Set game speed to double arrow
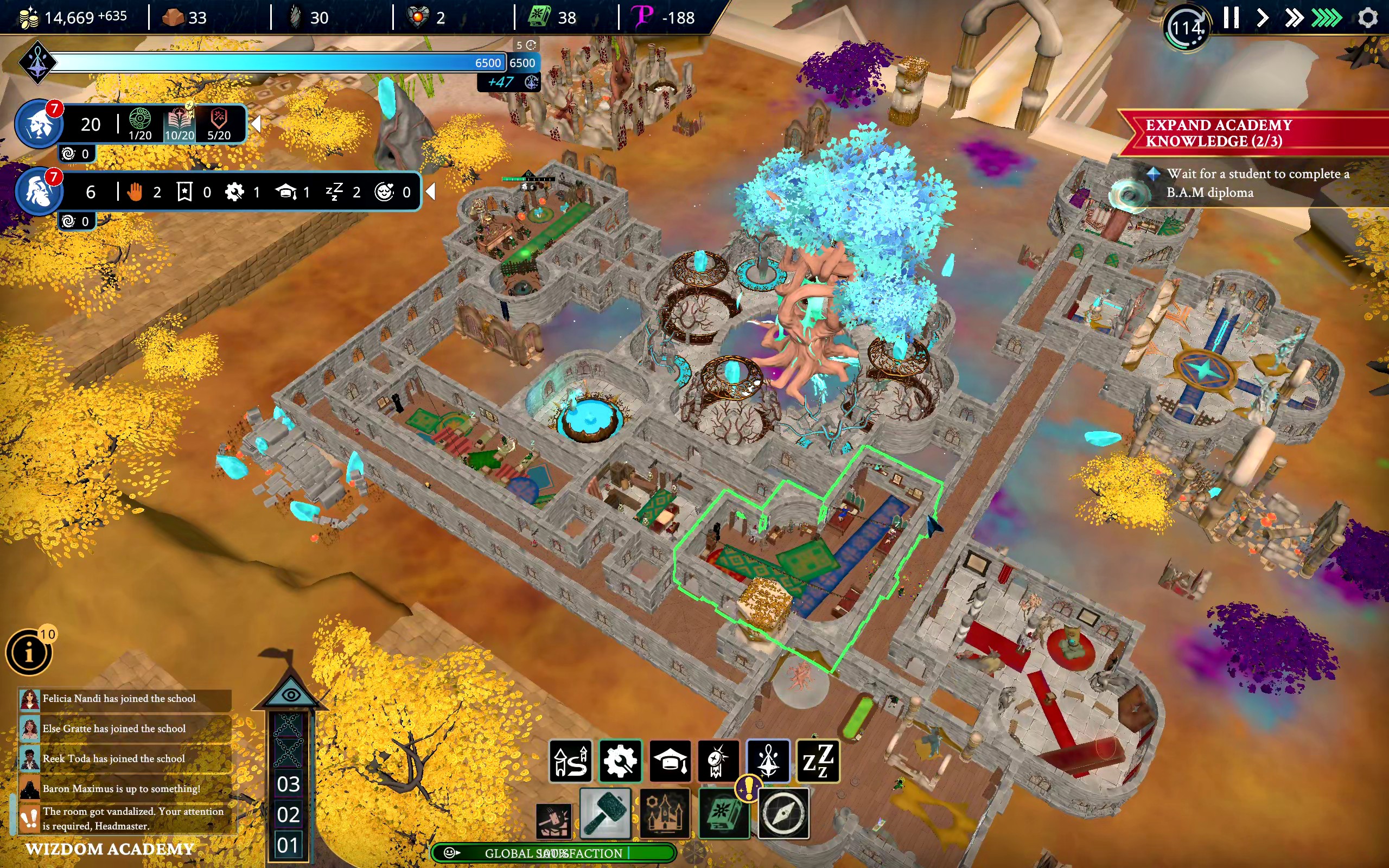Screen dimensions: 1389x868 click(x=1294, y=18)
